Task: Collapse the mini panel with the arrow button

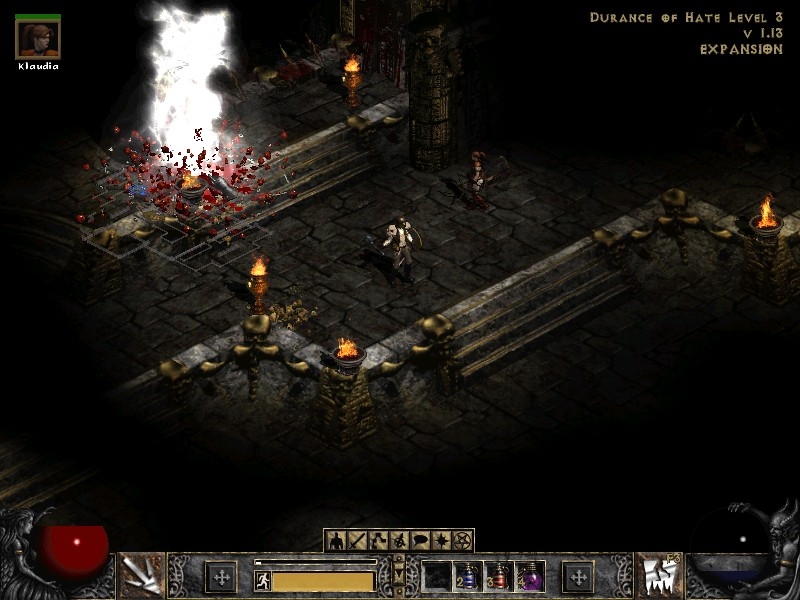Action: (x=399, y=574)
